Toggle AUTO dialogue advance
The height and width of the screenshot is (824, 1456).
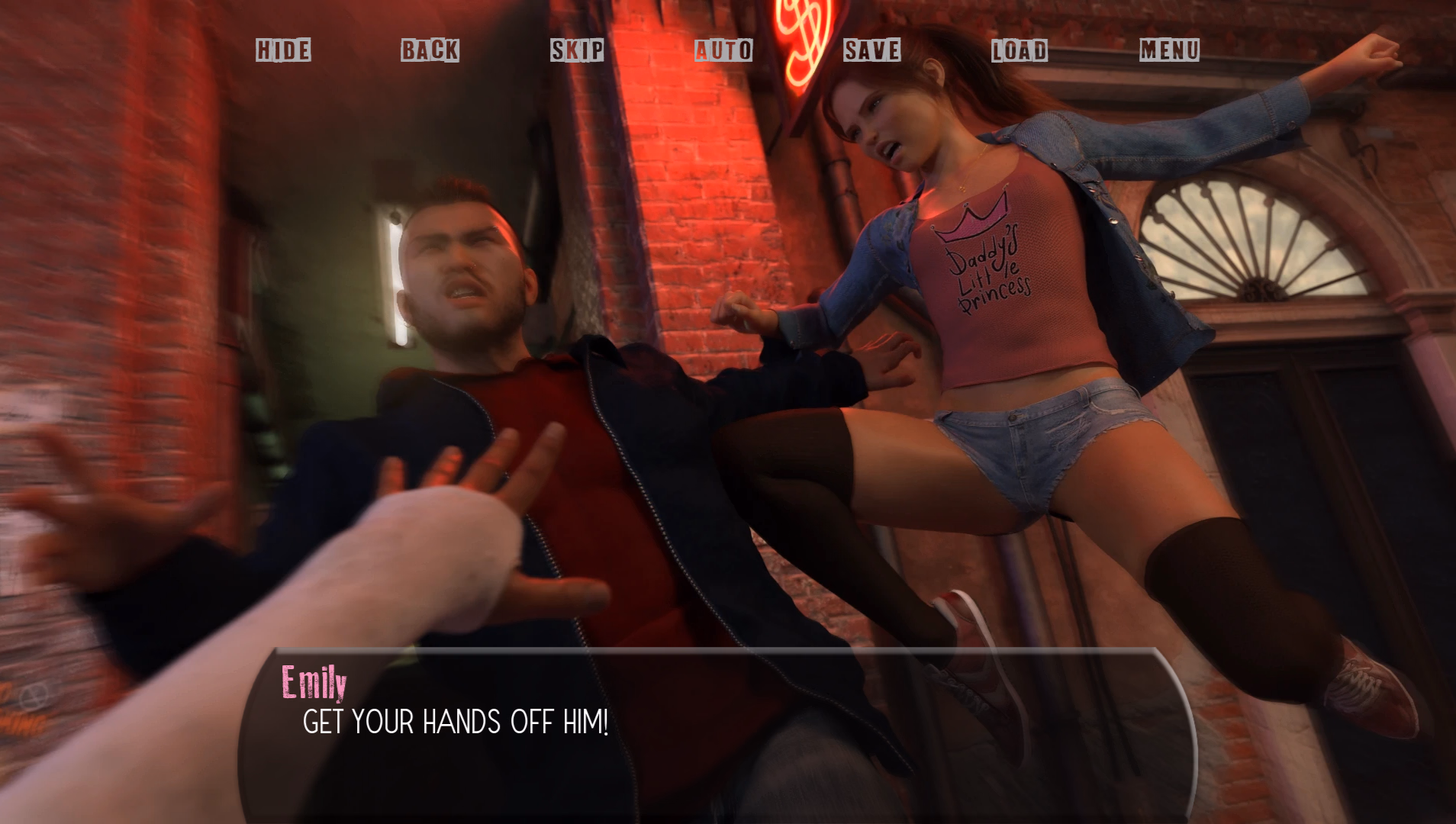click(723, 50)
